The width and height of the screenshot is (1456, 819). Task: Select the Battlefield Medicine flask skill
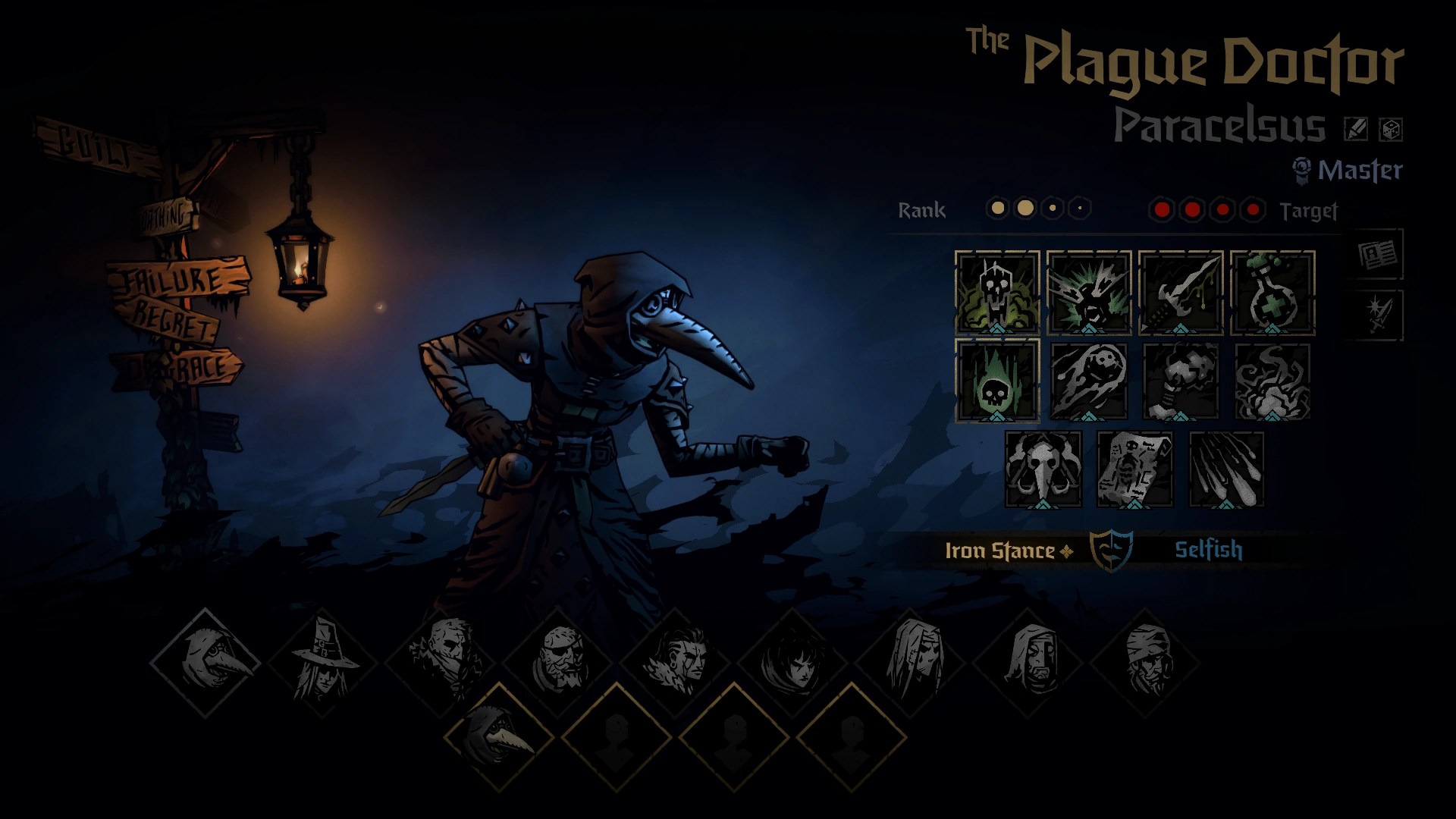pyautogui.click(x=1272, y=292)
